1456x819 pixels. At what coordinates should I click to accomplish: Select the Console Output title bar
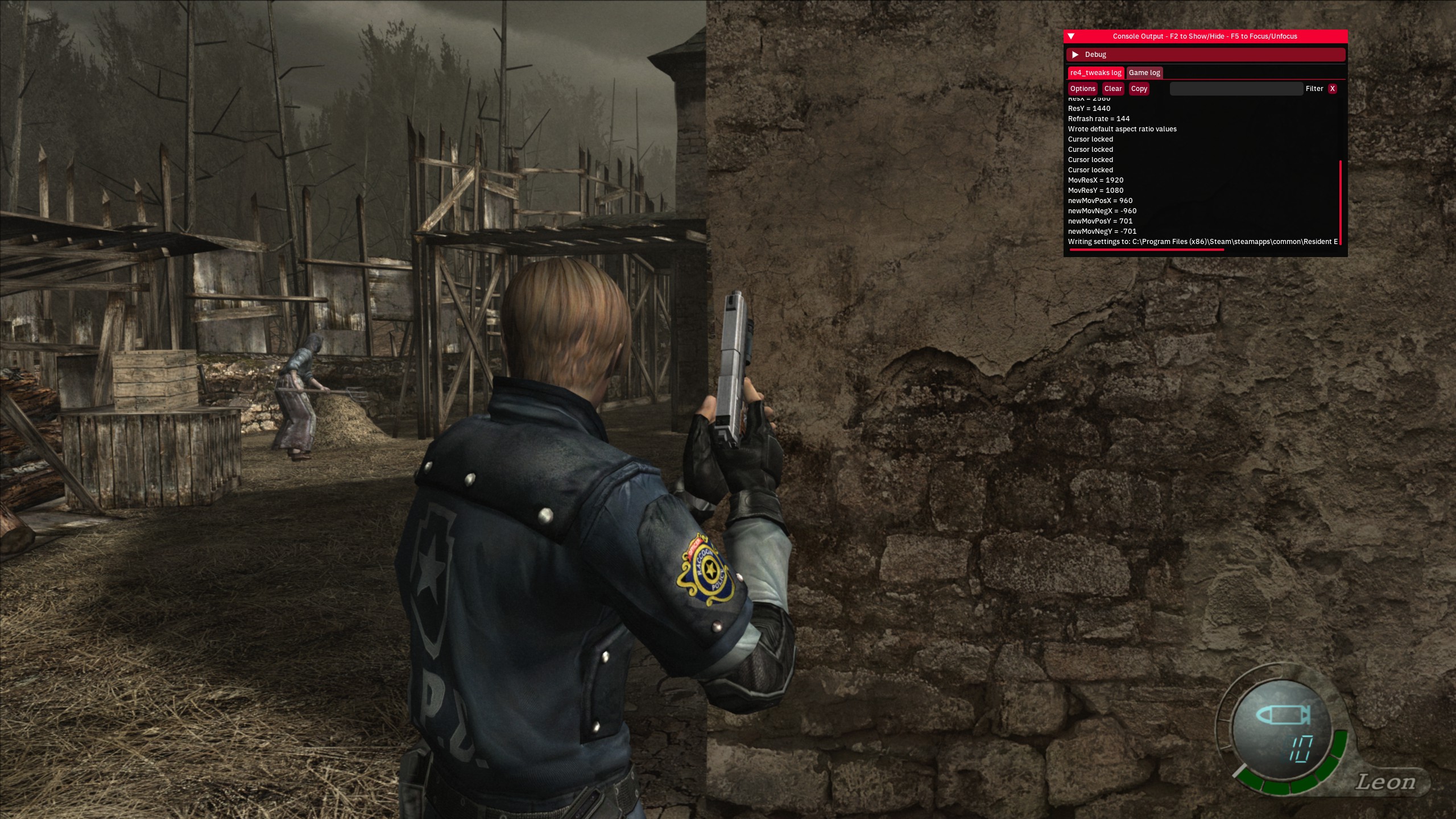click(1205, 36)
